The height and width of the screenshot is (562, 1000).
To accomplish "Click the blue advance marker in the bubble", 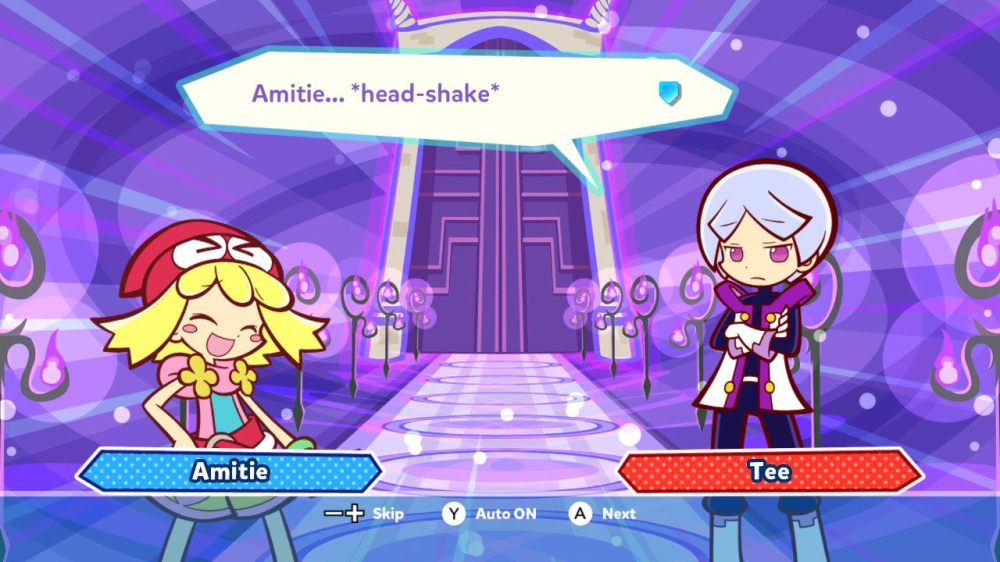I will (x=668, y=93).
